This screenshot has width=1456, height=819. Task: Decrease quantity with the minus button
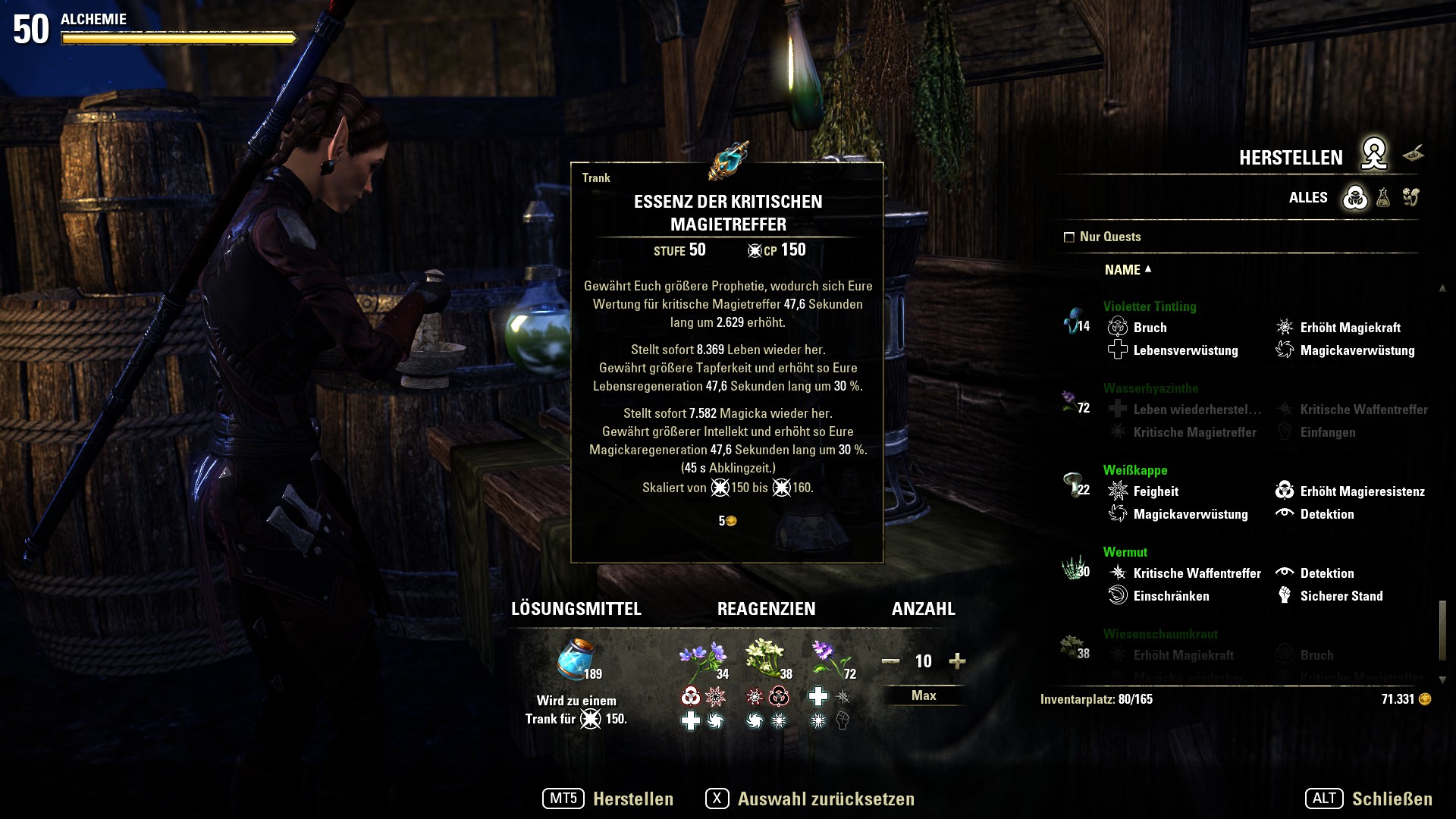[890, 661]
